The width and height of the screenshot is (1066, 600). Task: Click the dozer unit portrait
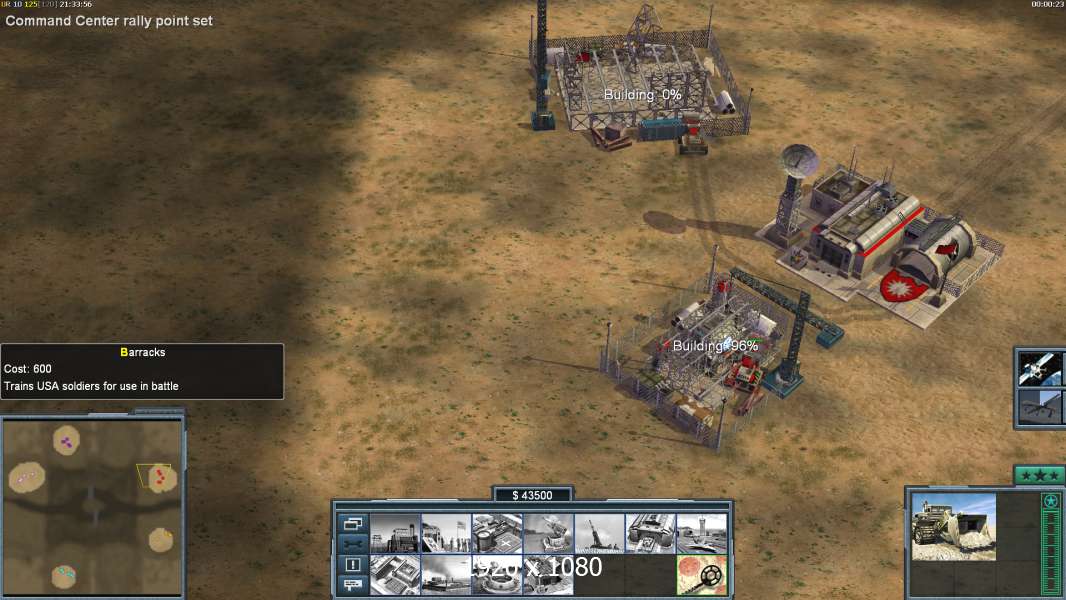coord(953,526)
